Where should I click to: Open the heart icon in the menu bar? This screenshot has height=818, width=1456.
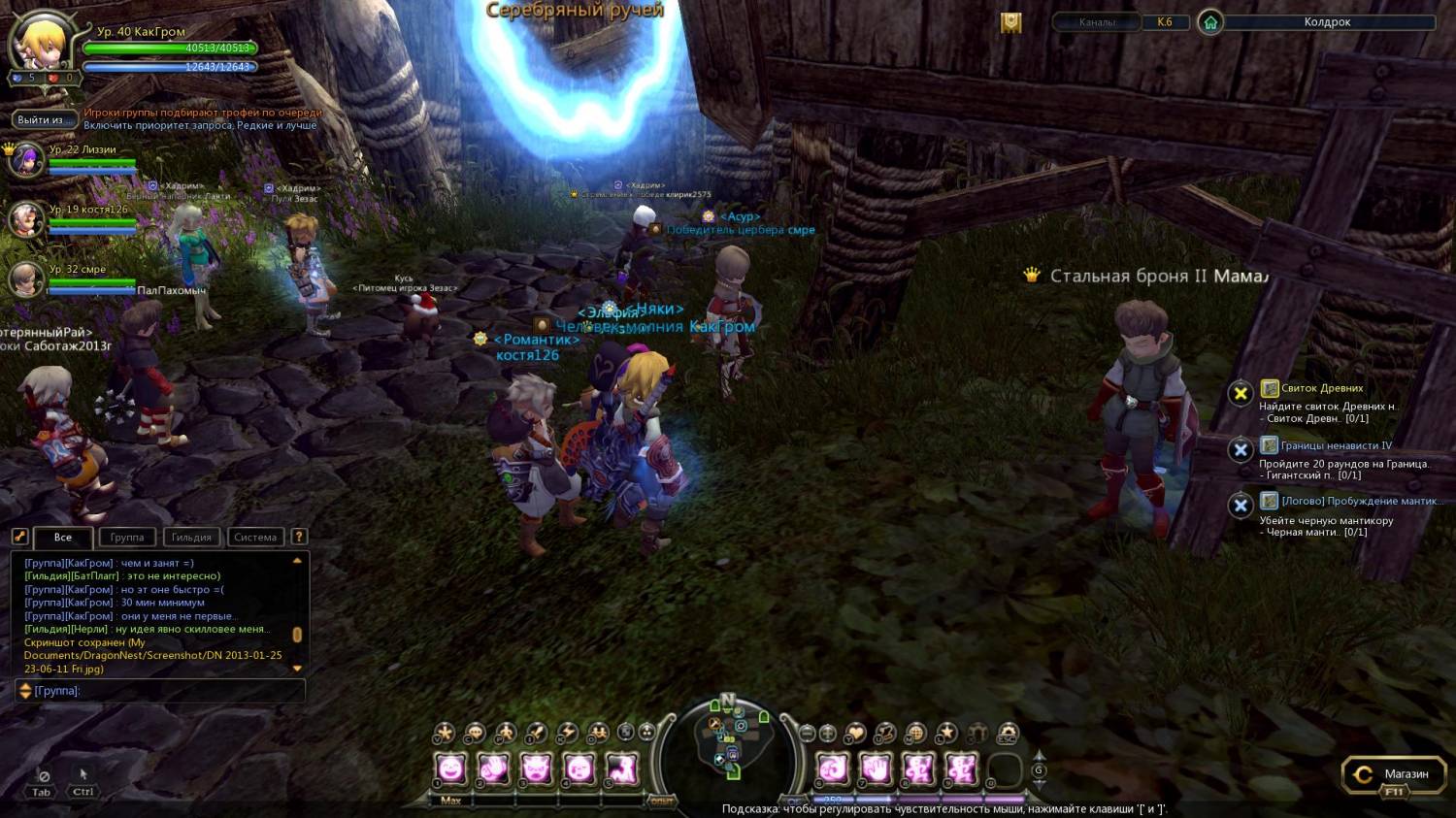tap(855, 733)
